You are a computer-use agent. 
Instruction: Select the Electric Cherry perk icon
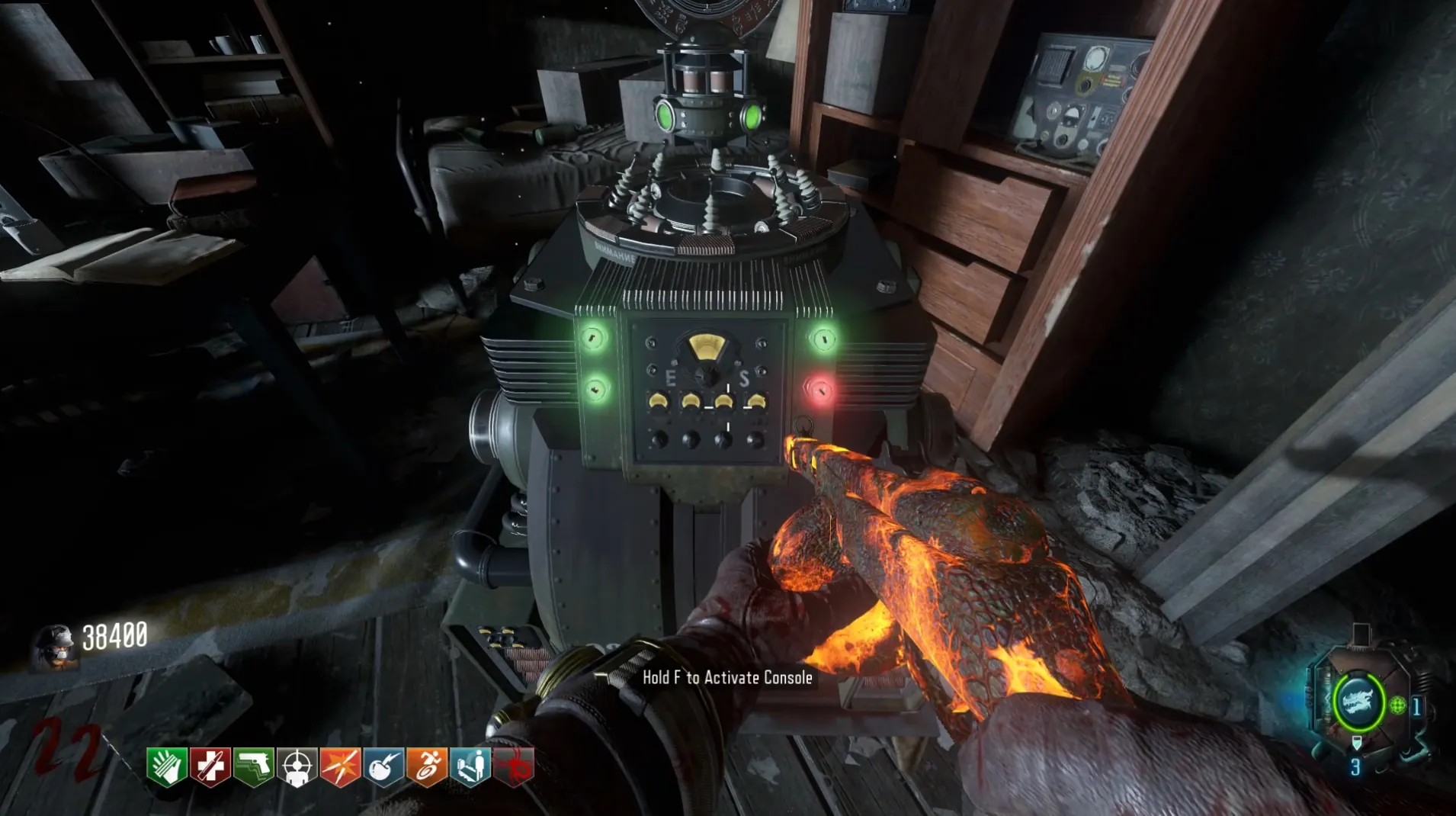pos(383,766)
